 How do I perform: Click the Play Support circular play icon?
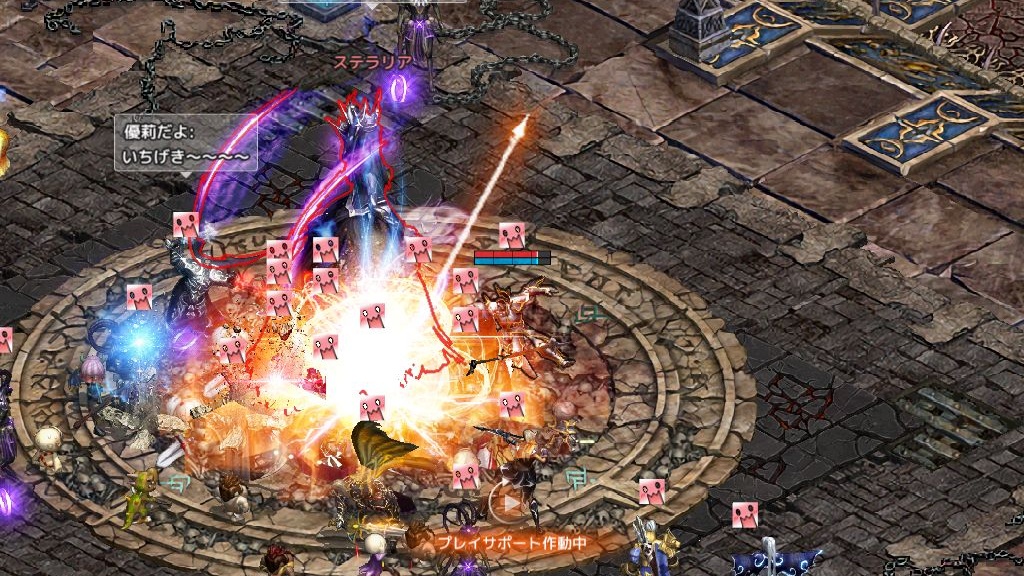tap(510, 504)
